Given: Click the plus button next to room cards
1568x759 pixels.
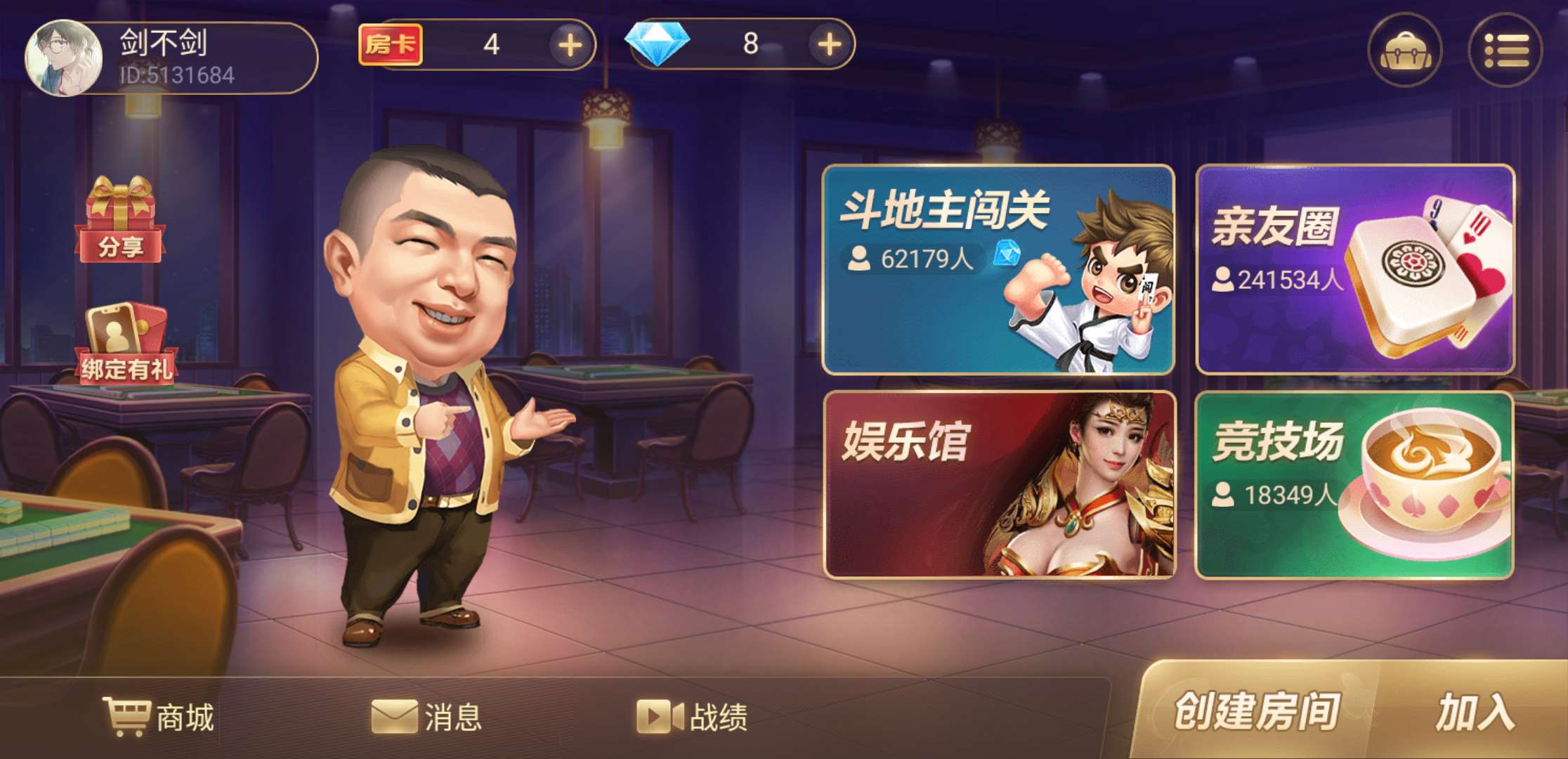Looking at the screenshot, I should point(570,46).
